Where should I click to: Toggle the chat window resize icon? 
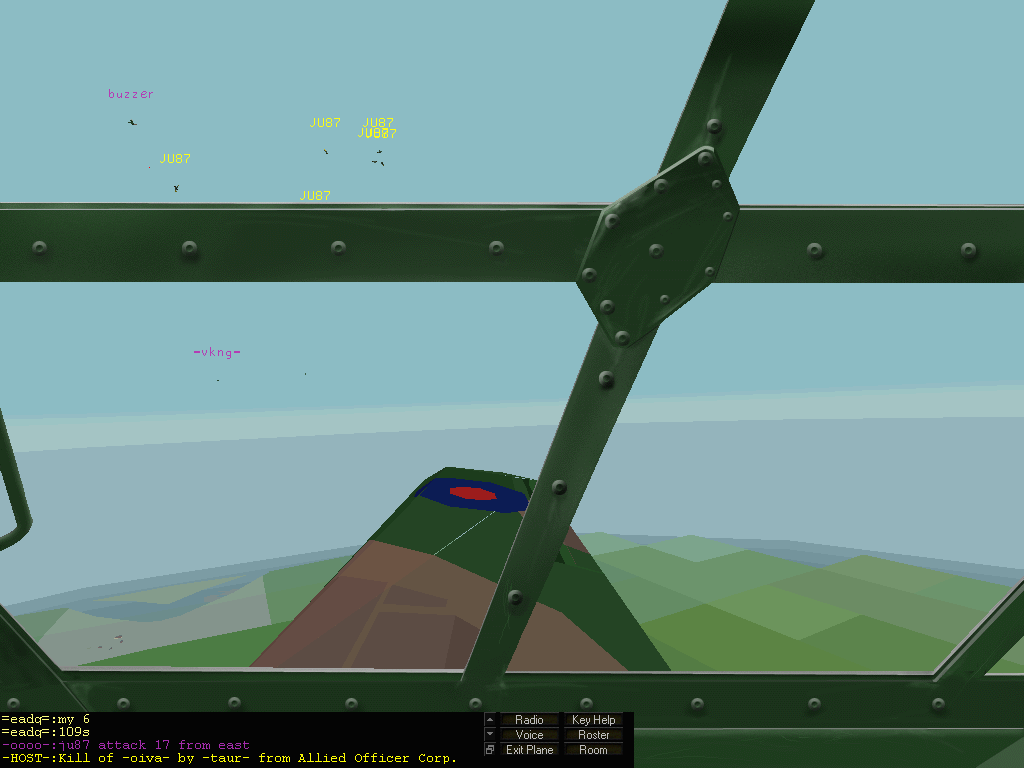click(490, 750)
